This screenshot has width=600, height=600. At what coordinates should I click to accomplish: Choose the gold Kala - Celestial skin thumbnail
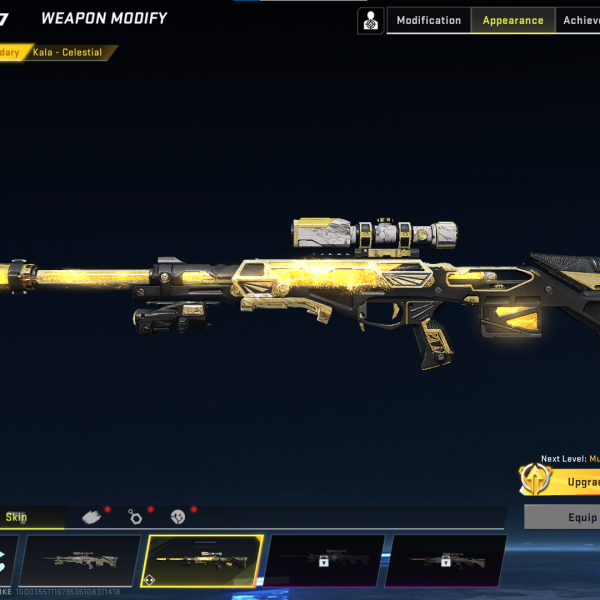[x=204, y=560]
